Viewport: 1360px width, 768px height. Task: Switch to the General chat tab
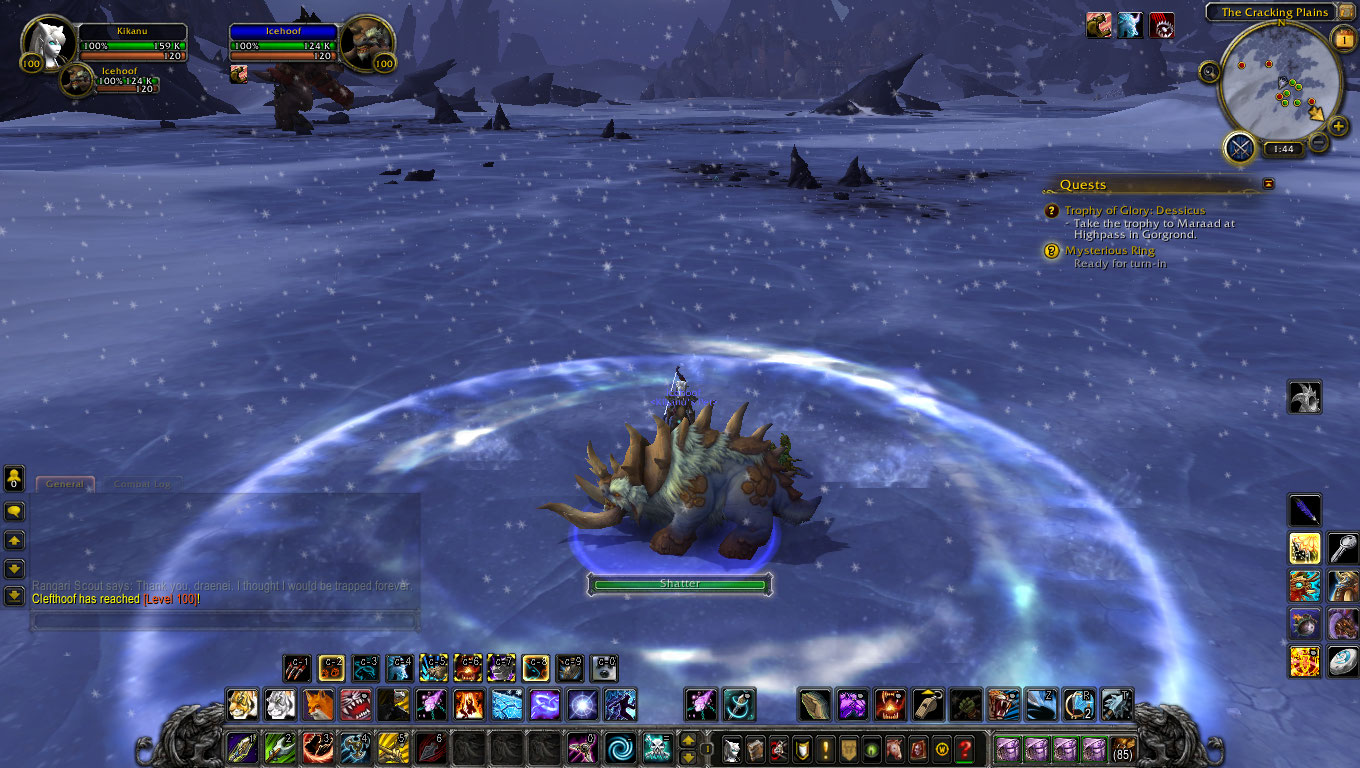[65, 484]
